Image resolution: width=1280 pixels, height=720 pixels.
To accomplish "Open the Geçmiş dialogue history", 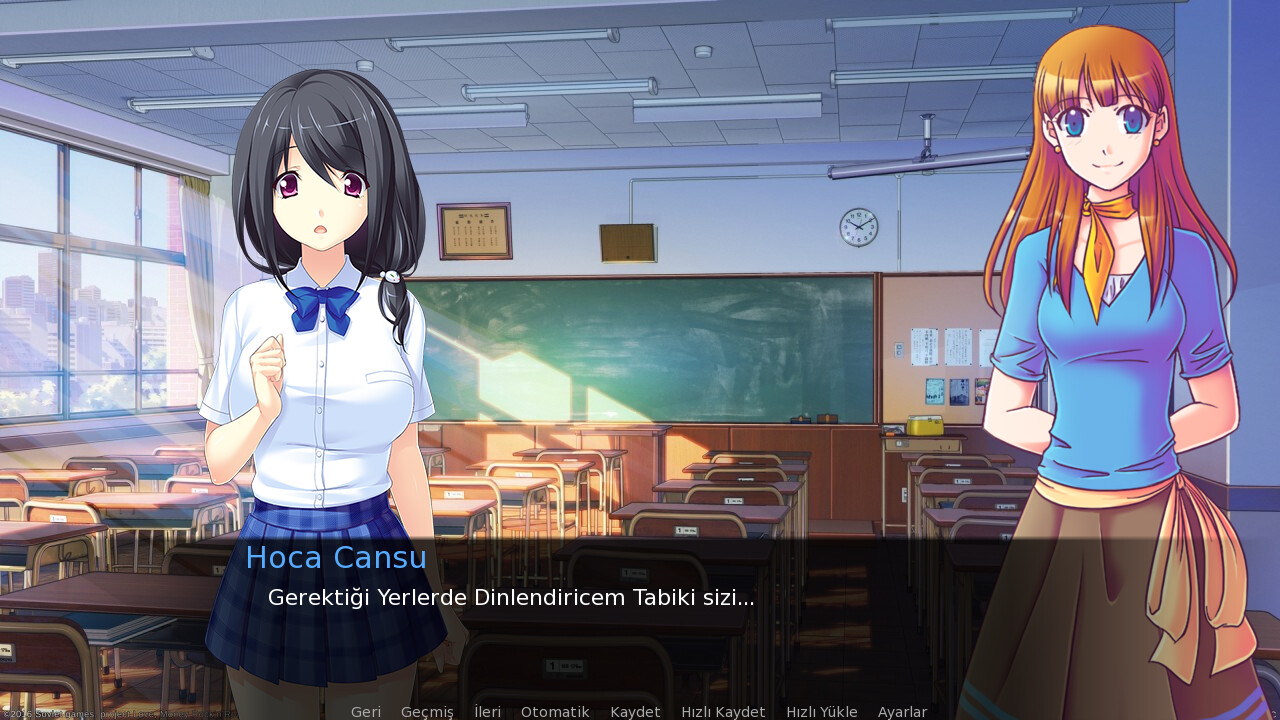I will click(x=427, y=712).
